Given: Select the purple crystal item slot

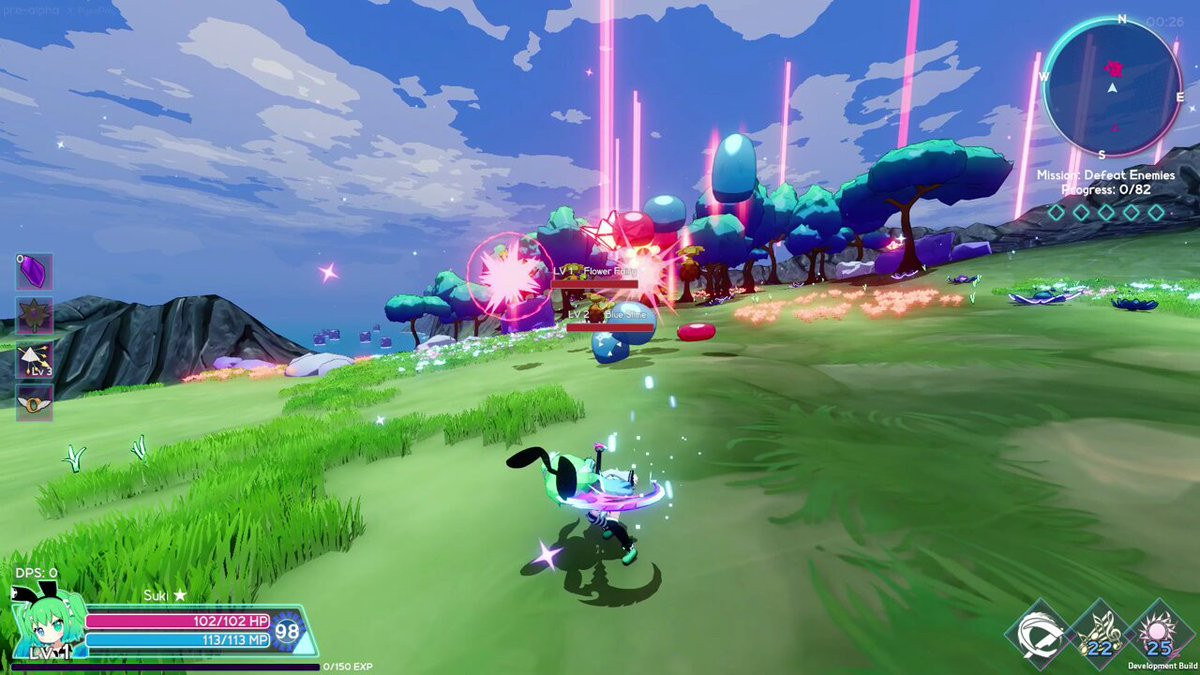Looking at the screenshot, I should pyautogui.click(x=34, y=272).
